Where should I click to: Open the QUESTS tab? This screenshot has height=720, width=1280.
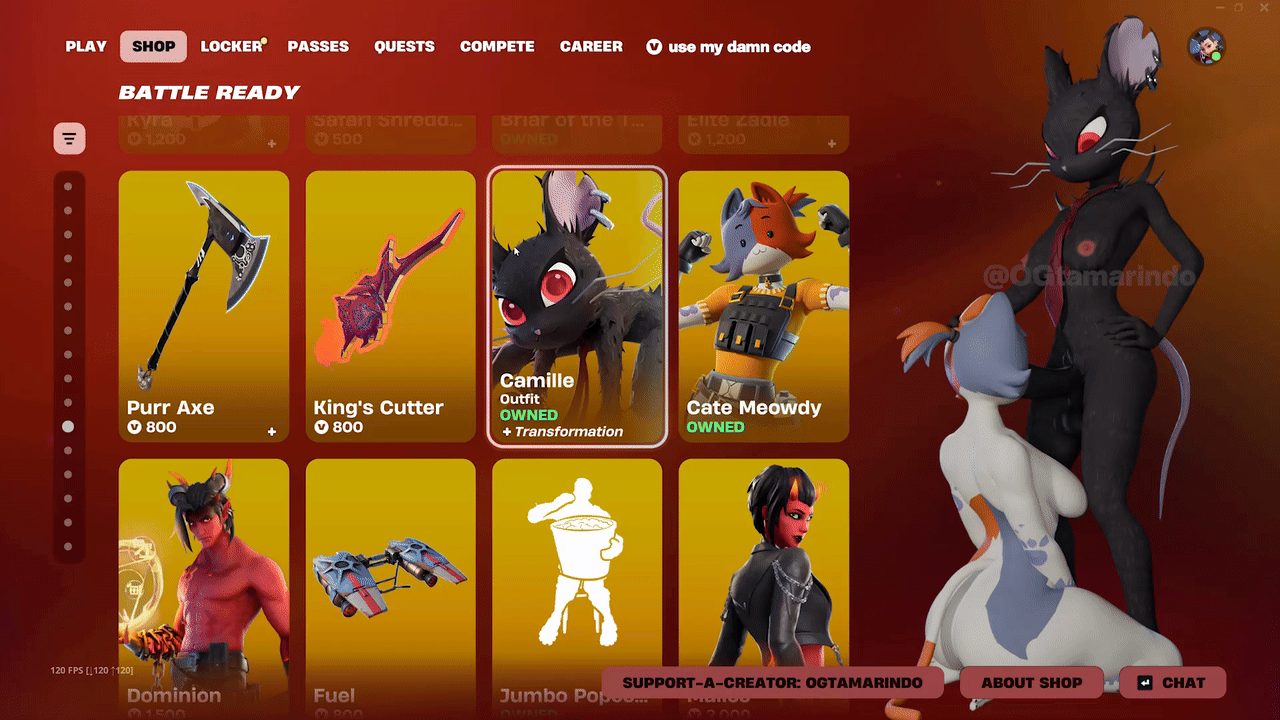[x=404, y=46]
